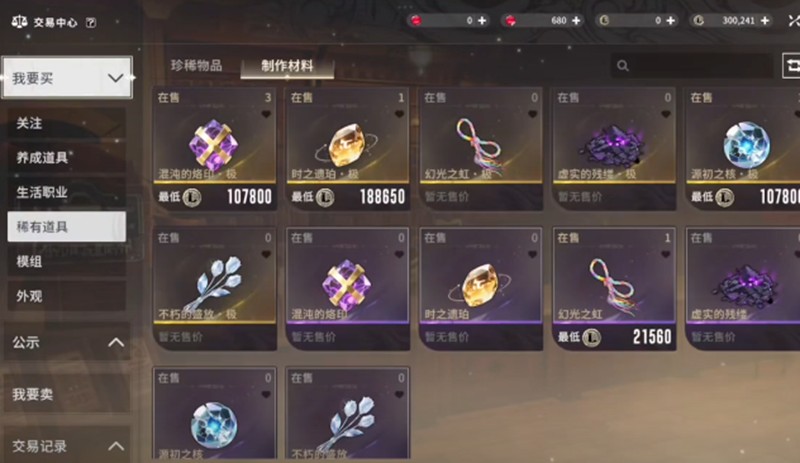
Task: Choose the 生活职业 category
Action: click(x=66, y=192)
